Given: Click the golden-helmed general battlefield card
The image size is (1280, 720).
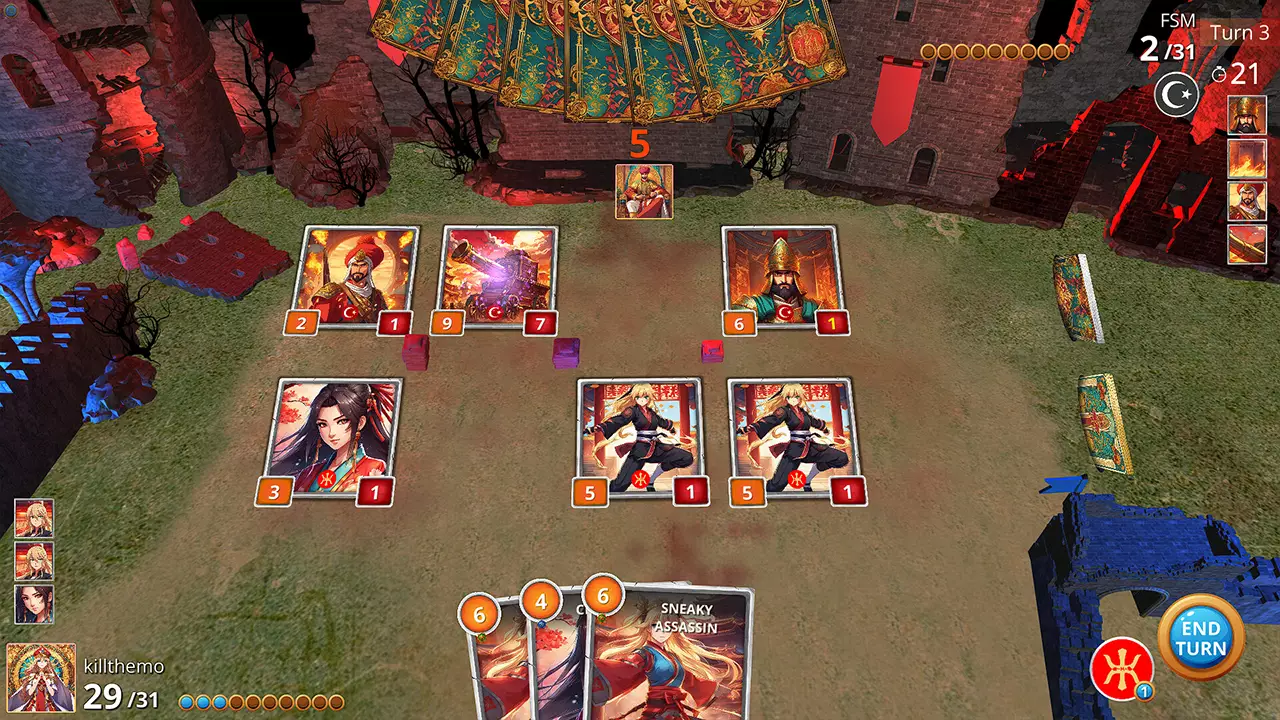Looking at the screenshot, I should coord(778,275).
